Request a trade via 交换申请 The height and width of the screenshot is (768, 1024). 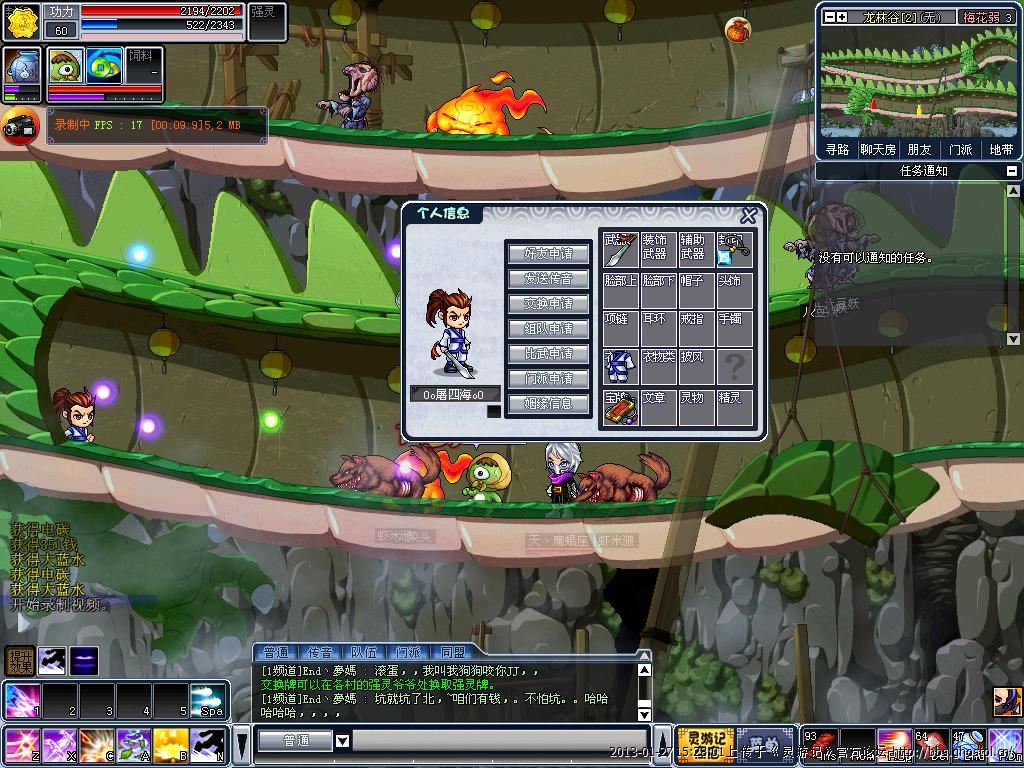click(x=548, y=303)
